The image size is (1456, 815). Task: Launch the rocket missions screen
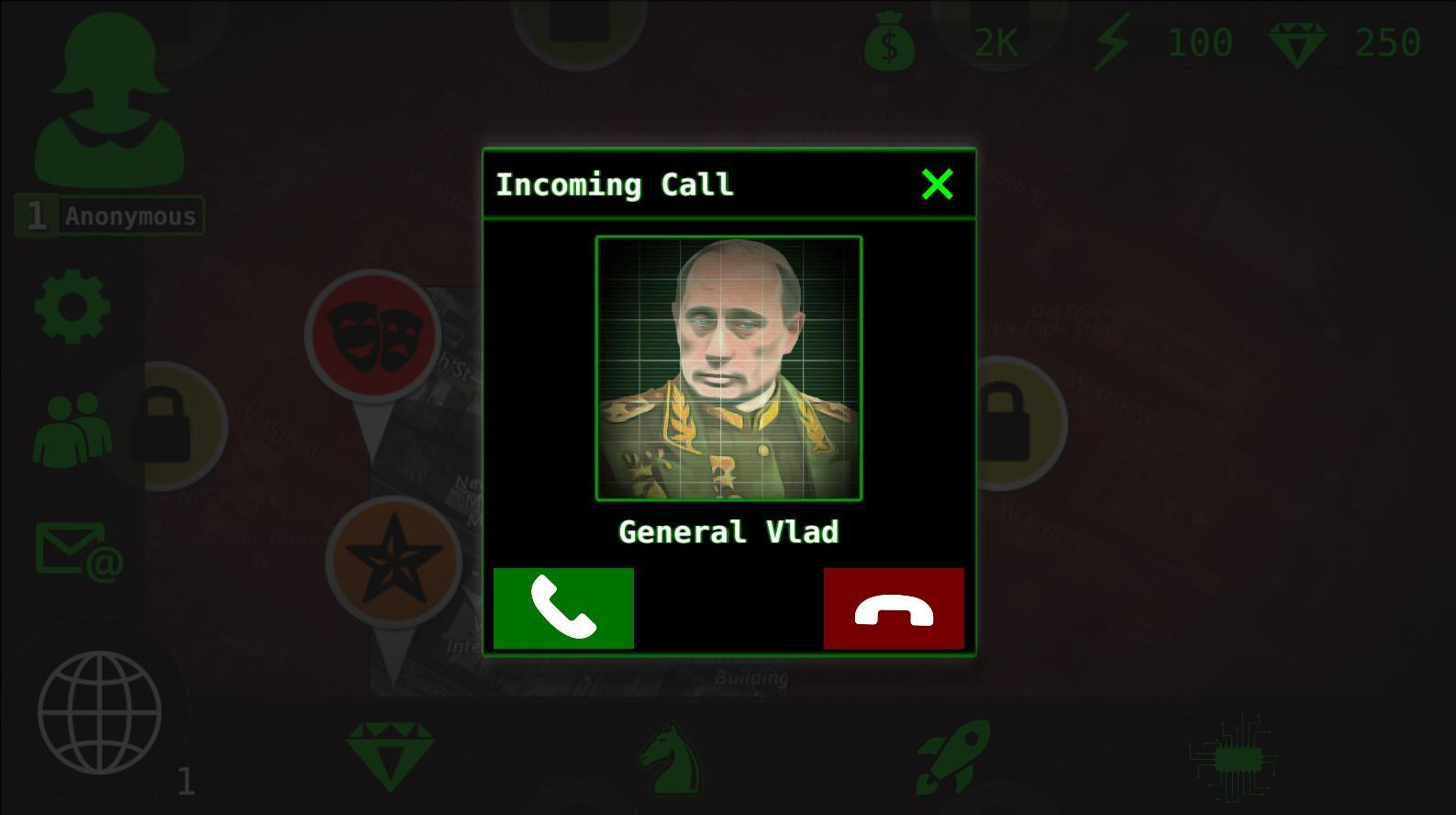pos(954,757)
